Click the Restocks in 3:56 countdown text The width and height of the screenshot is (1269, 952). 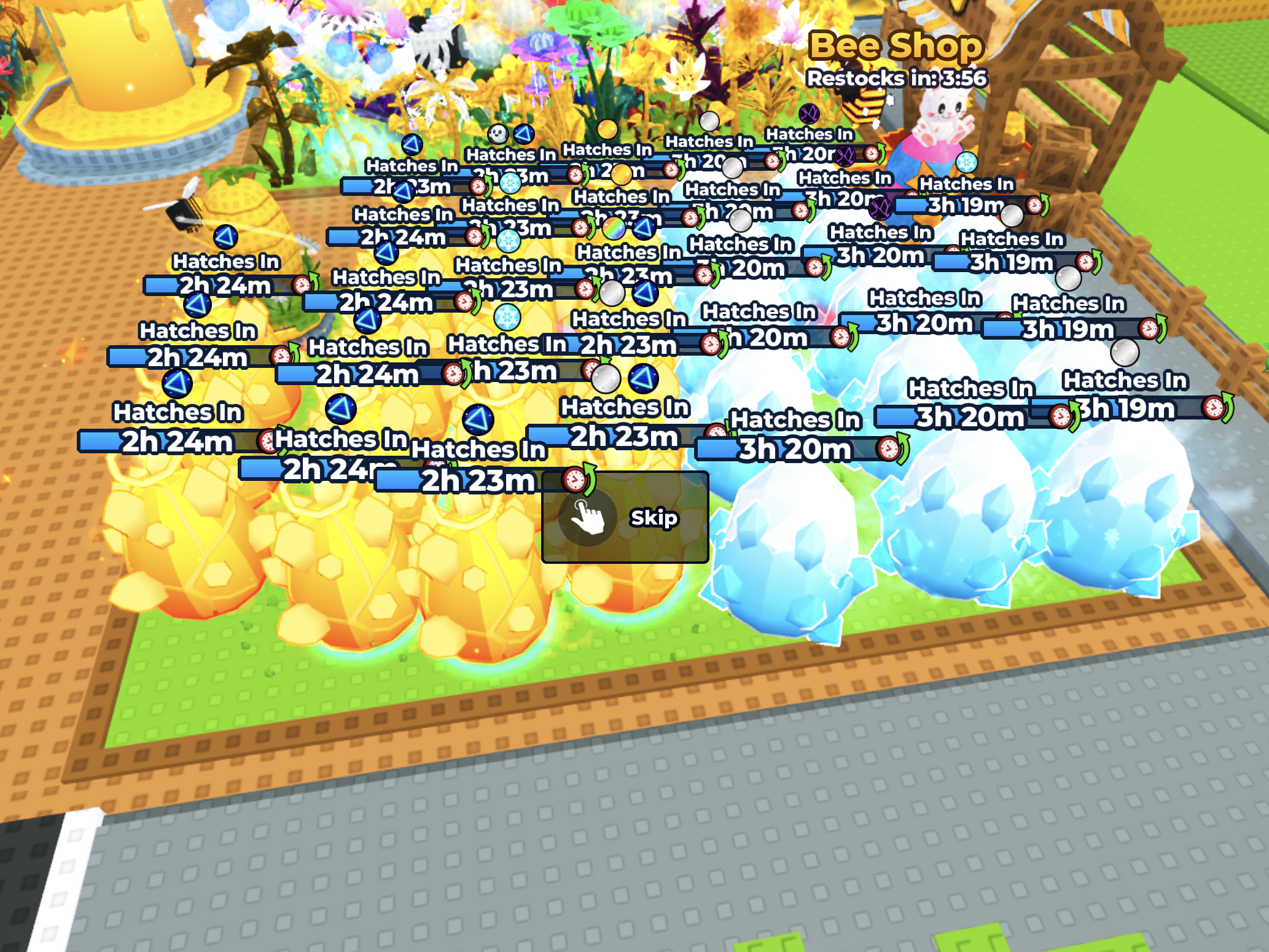(x=896, y=77)
